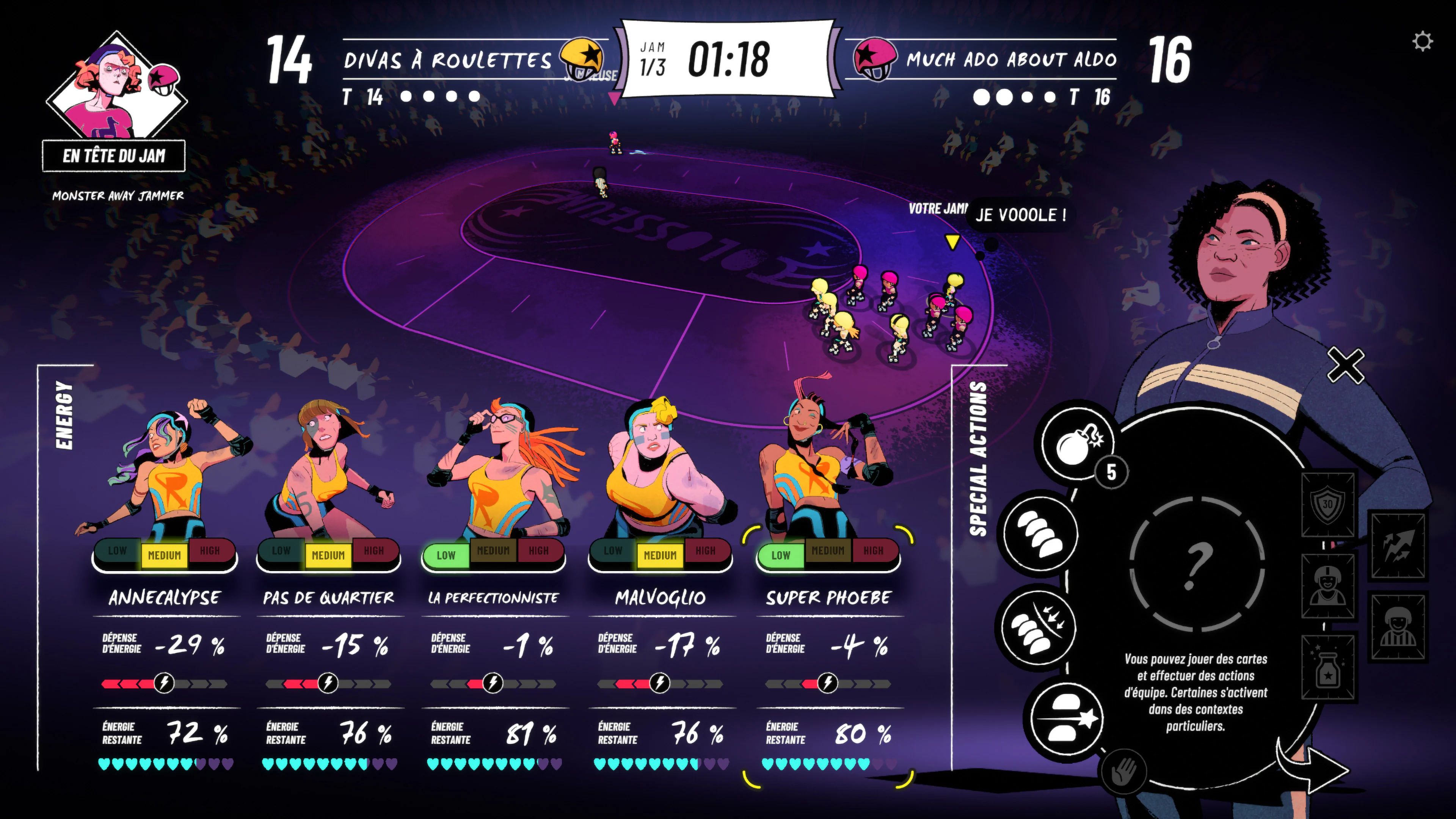
Task: Open settings via the gear icon
Action: pyautogui.click(x=1422, y=41)
